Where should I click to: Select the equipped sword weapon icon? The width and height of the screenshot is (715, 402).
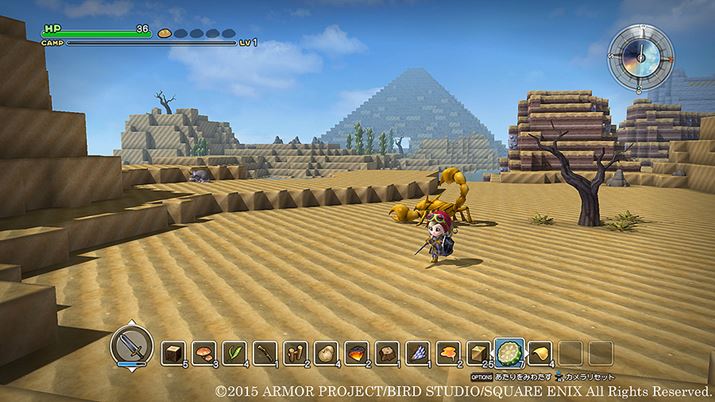131,348
